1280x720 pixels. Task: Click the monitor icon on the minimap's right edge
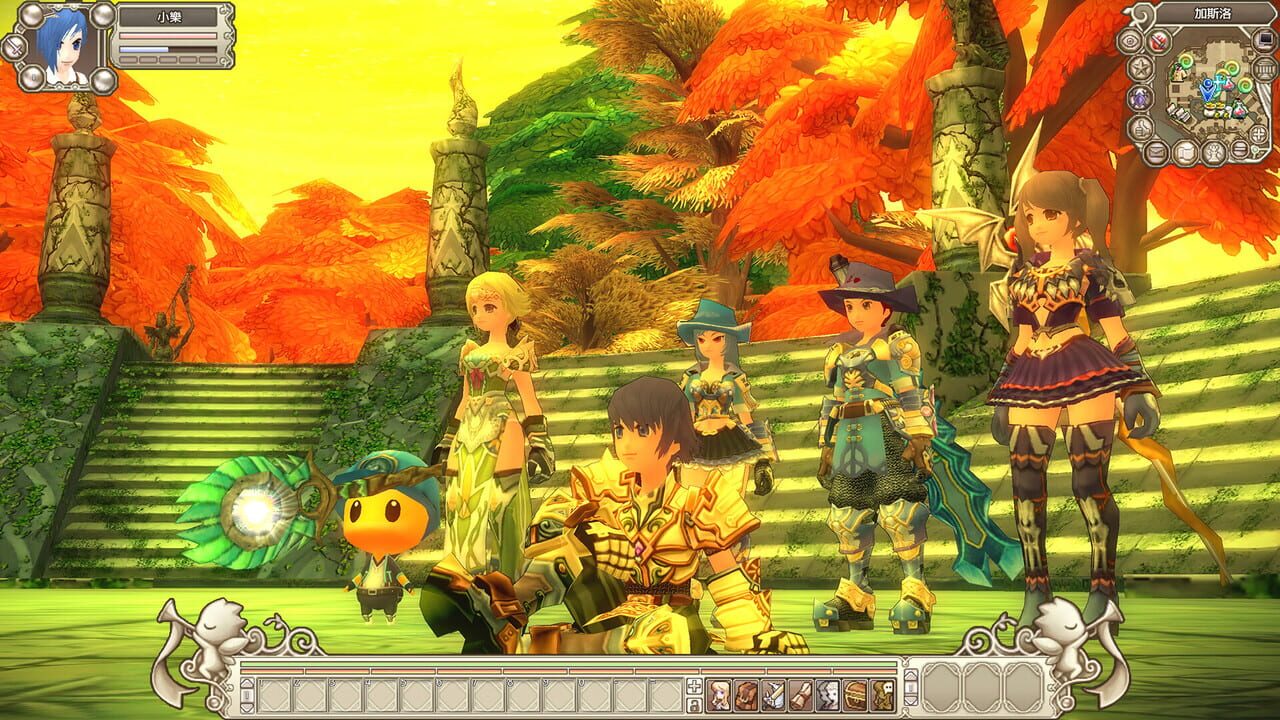[1262, 39]
